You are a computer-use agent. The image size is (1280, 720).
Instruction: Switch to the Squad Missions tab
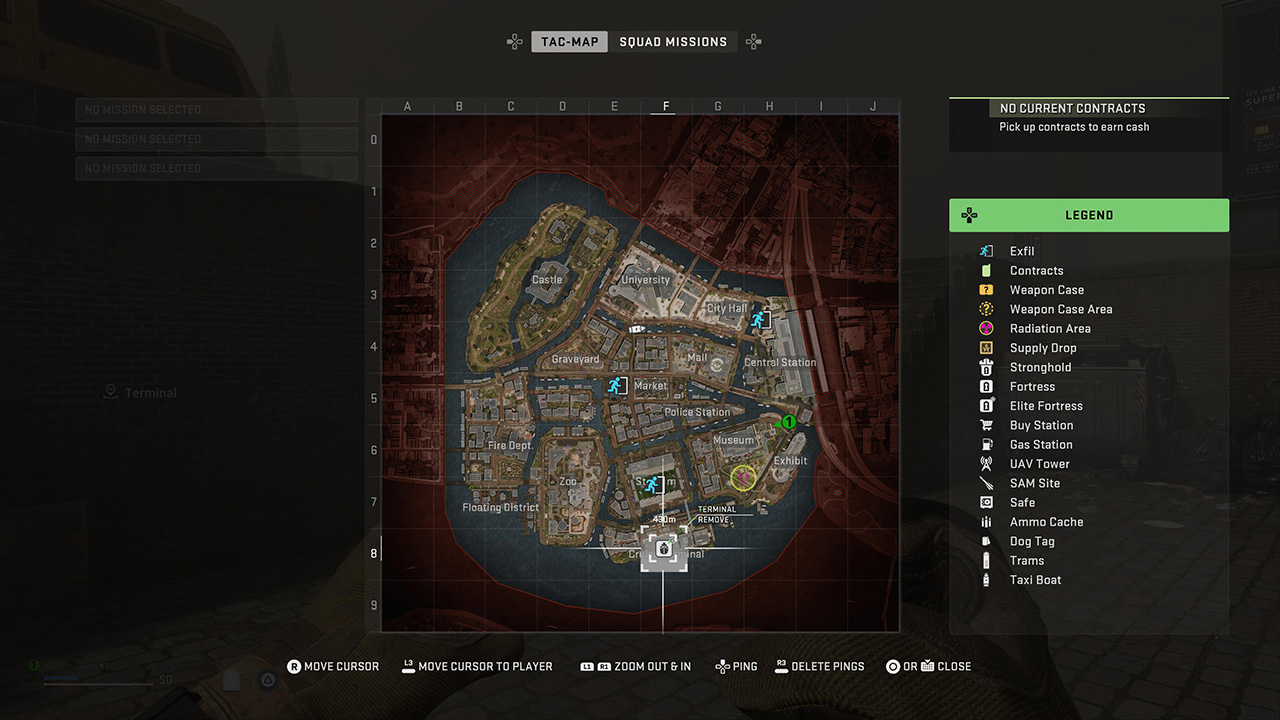click(x=675, y=41)
